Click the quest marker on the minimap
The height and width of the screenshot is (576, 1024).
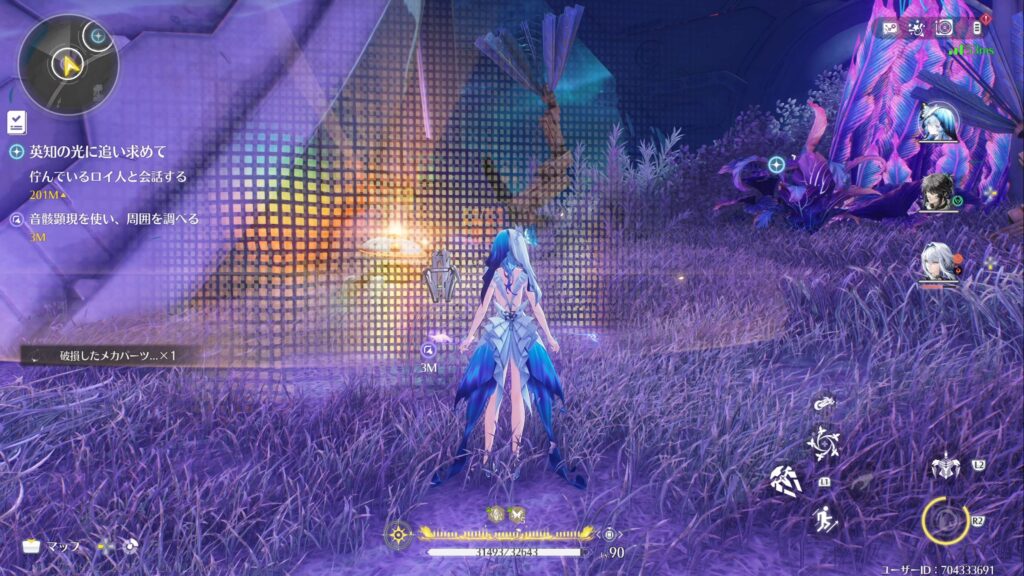click(x=98, y=37)
